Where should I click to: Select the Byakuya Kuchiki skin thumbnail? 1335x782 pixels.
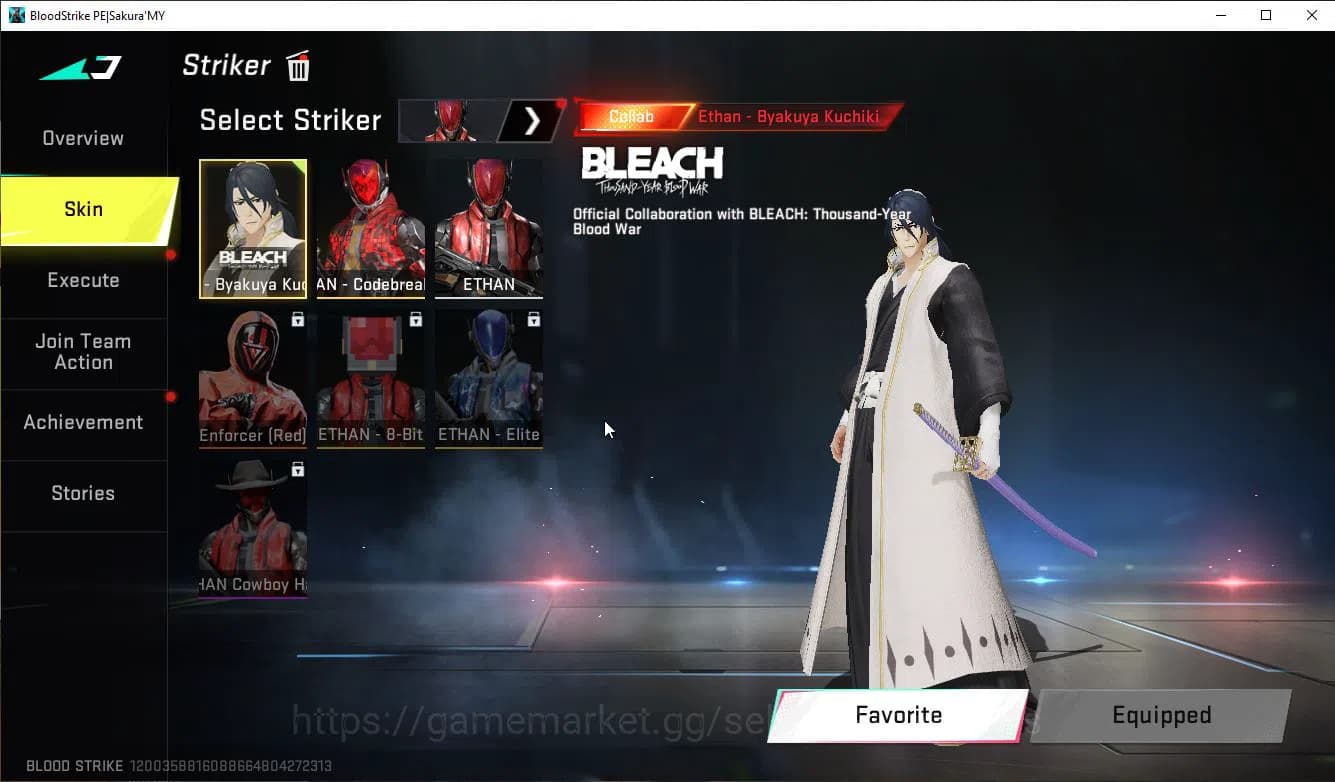[252, 228]
